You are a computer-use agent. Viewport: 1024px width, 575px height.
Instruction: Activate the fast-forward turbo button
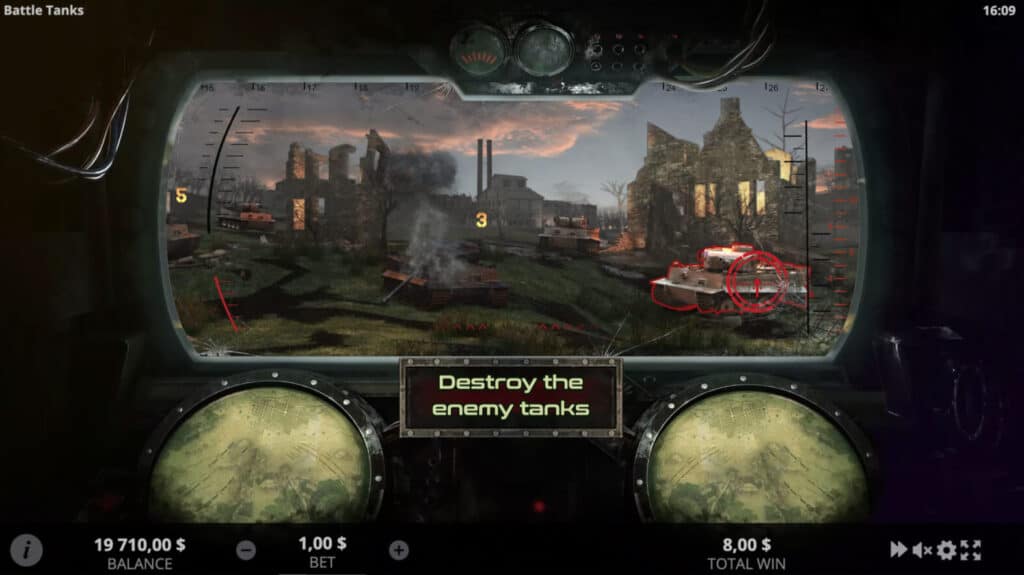pyautogui.click(x=900, y=550)
